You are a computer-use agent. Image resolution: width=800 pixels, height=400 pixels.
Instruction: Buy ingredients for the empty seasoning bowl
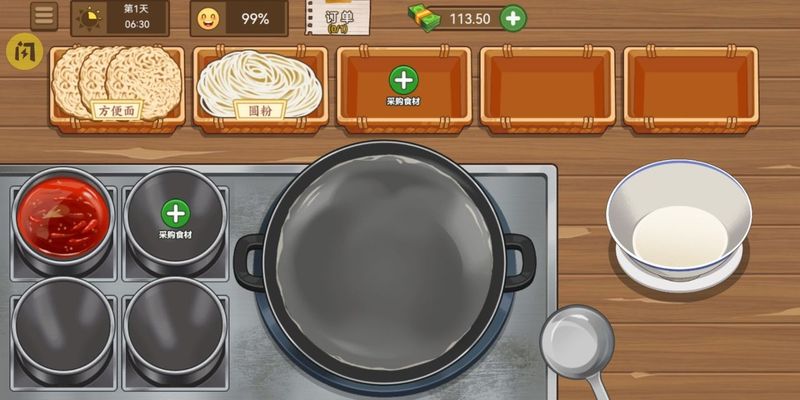(175, 216)
